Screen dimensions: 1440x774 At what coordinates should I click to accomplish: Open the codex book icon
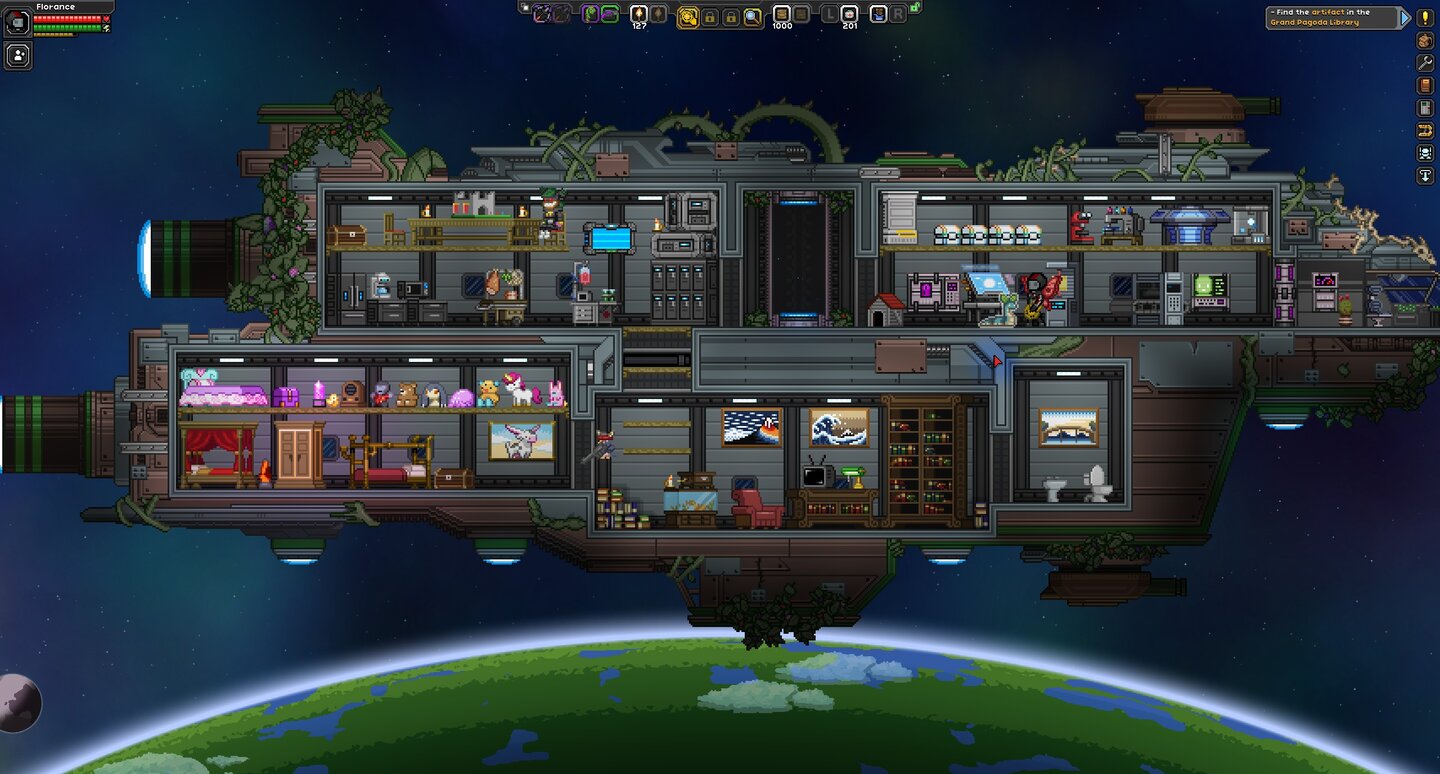1425,86
